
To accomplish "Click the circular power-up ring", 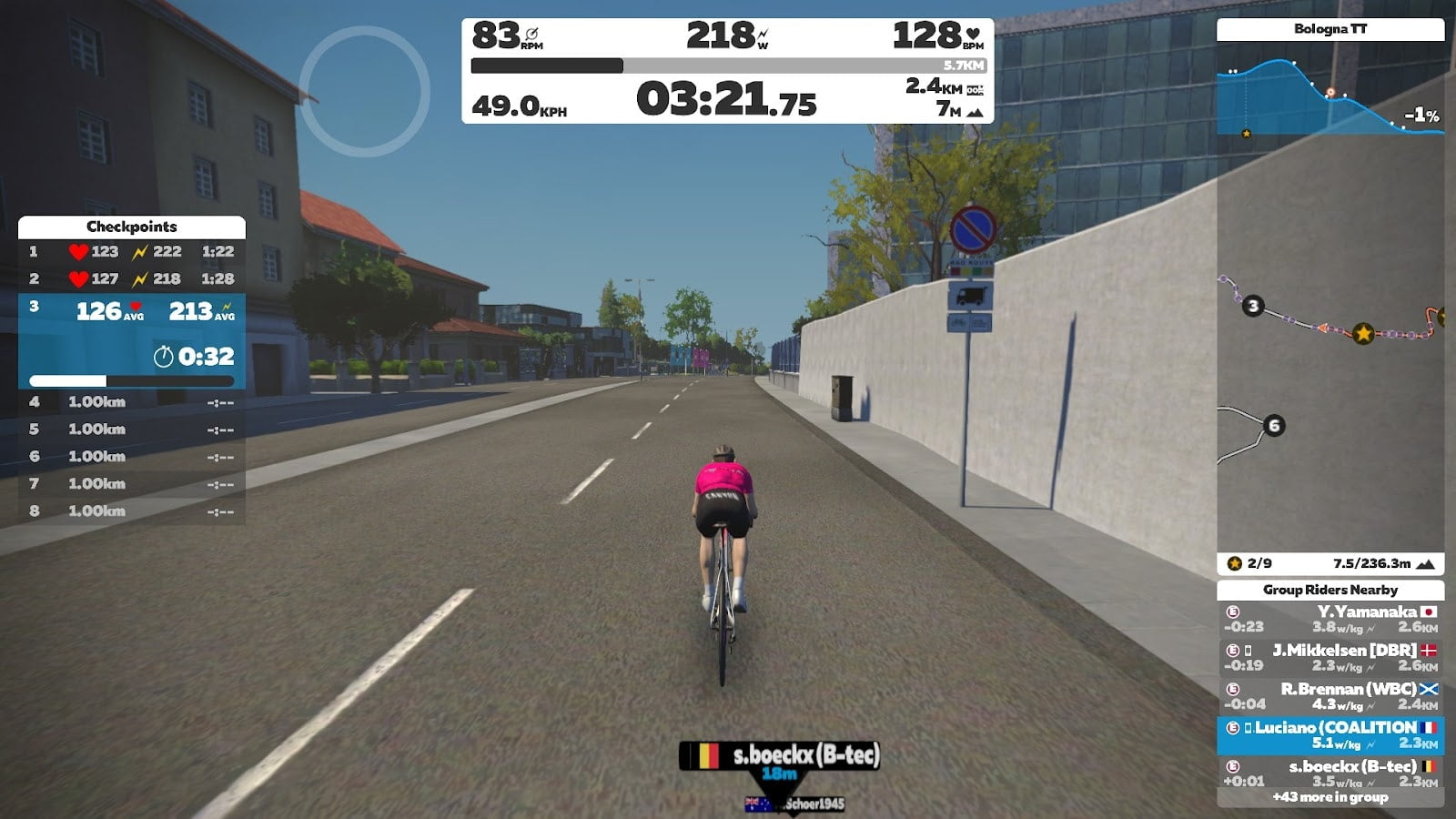I will pos(364,91).
